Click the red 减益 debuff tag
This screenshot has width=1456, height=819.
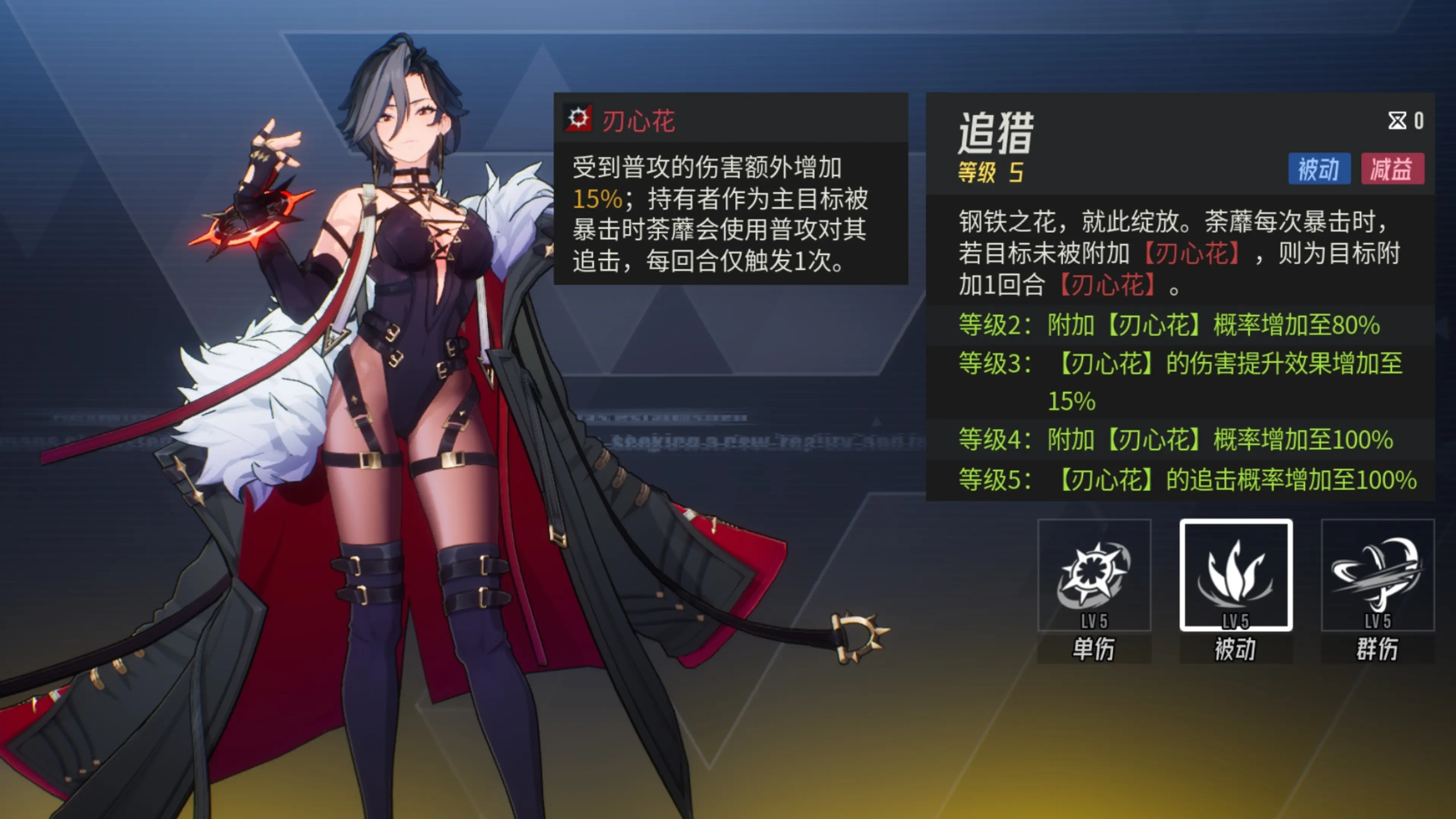(1392, 169)
